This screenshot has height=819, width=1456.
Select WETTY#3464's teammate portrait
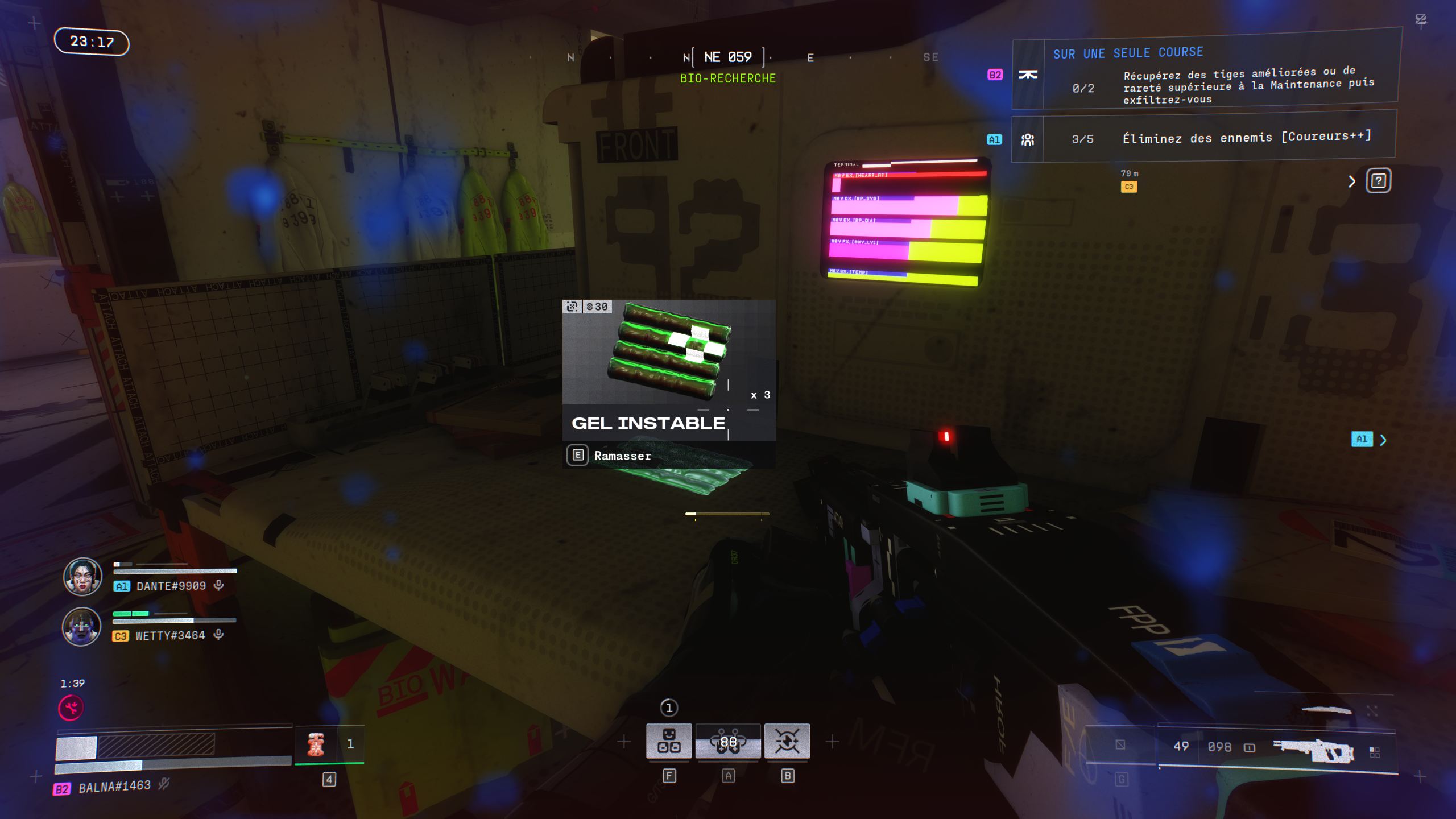click(81, 626)
